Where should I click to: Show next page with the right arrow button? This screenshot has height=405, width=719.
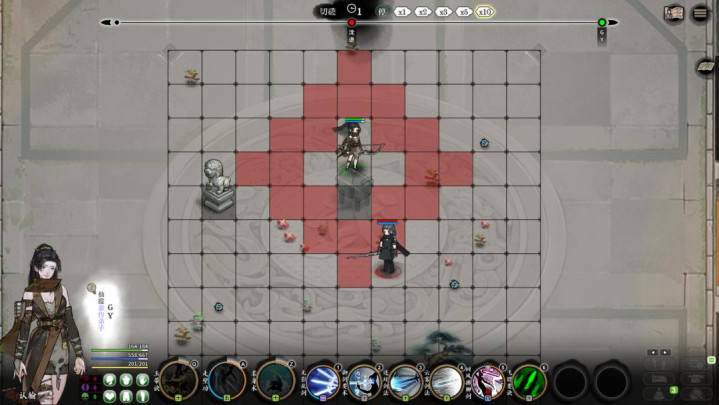click(665, 352)
